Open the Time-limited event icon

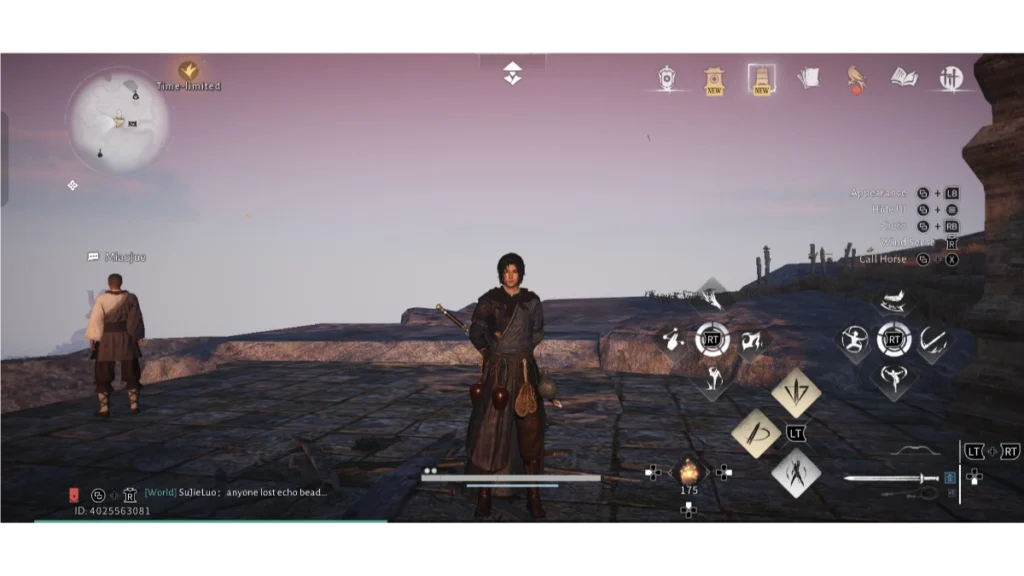pos(187,71)
